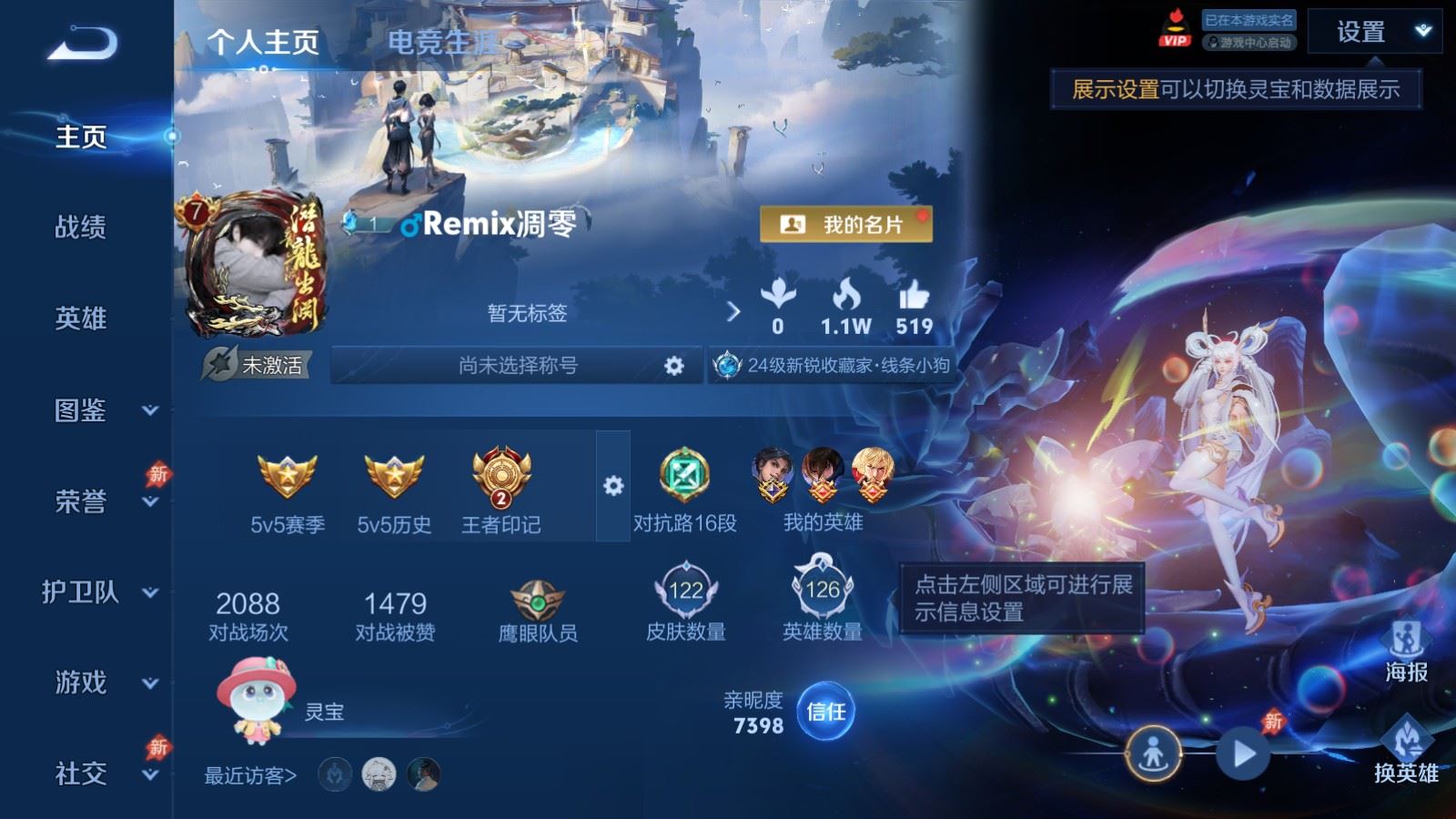Screen dimensions: 1456x819
Task: Open the 海报 poster button
Action: 1406,650
